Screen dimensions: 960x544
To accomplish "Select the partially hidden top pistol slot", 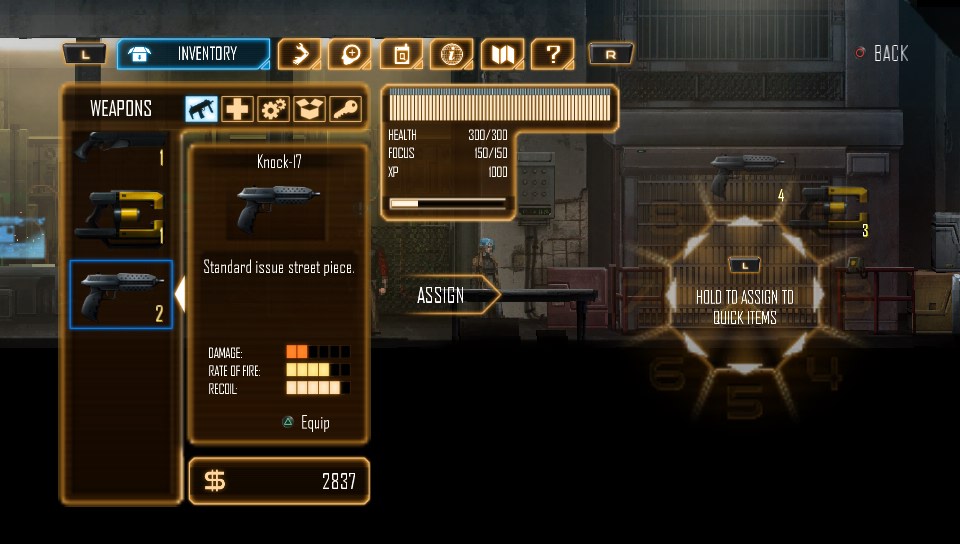I will [120, 150].
